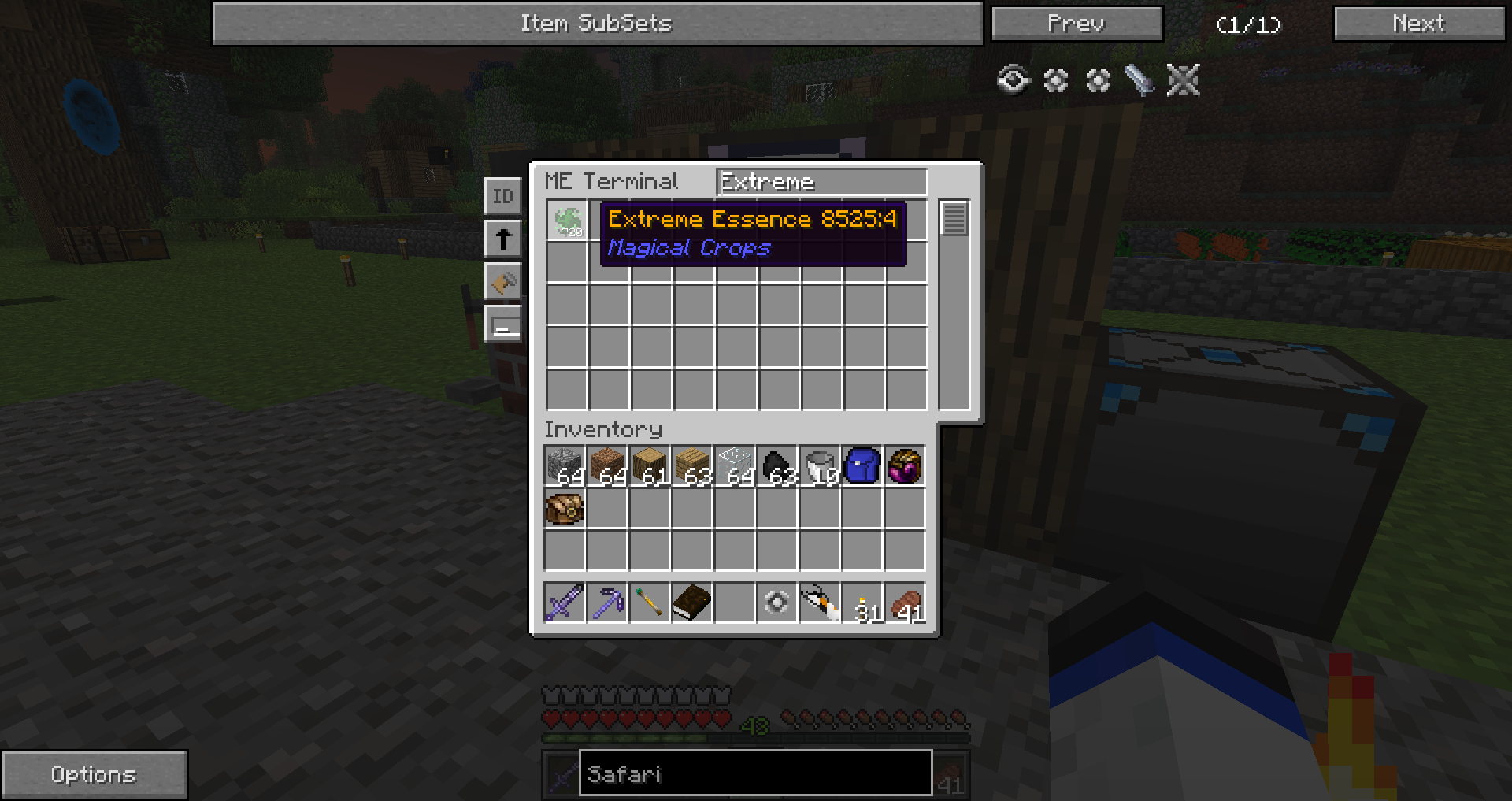Toggle the ID sort button
The image size is (1512, 801).
pyautogui.click(x=502, y=196)
